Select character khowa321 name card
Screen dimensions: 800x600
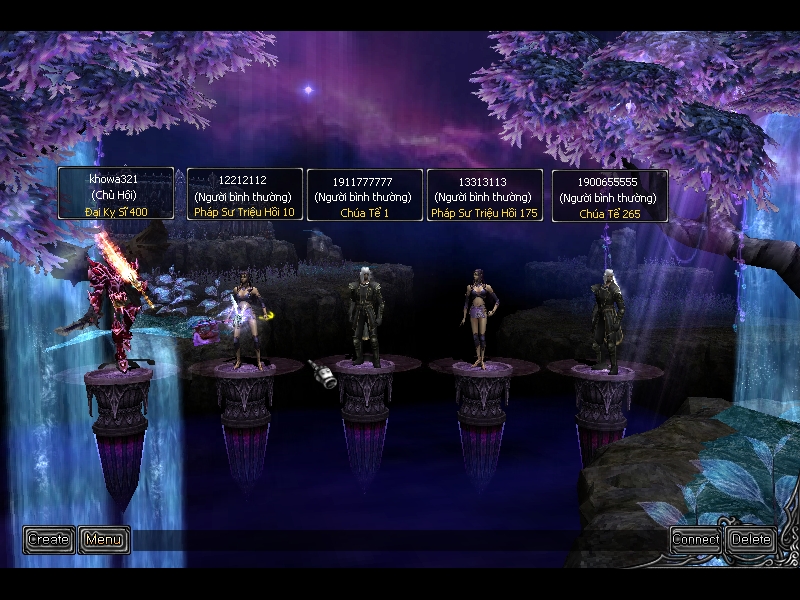pyautogui.click(x=116, y=194)
